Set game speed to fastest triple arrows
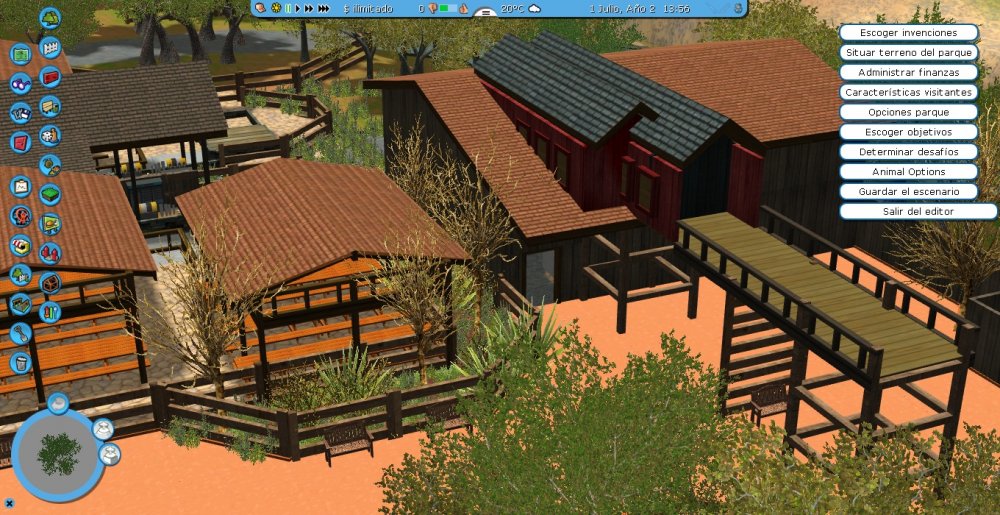Image resolution: width=1000 pixels, height=515 pixels. point(323,8)
